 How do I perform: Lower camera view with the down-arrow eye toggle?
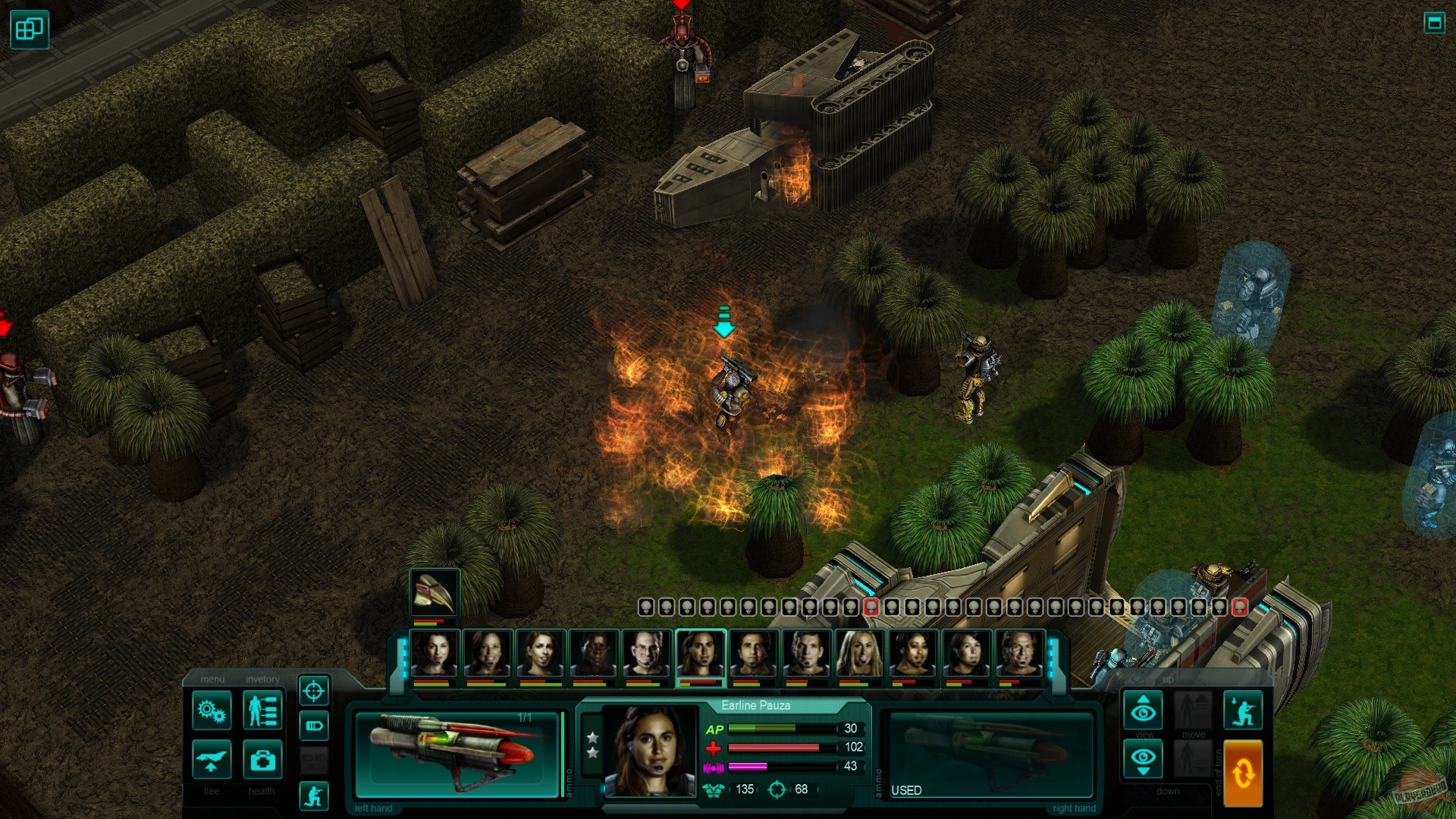pyautogui.click(x=1143, y=758)
